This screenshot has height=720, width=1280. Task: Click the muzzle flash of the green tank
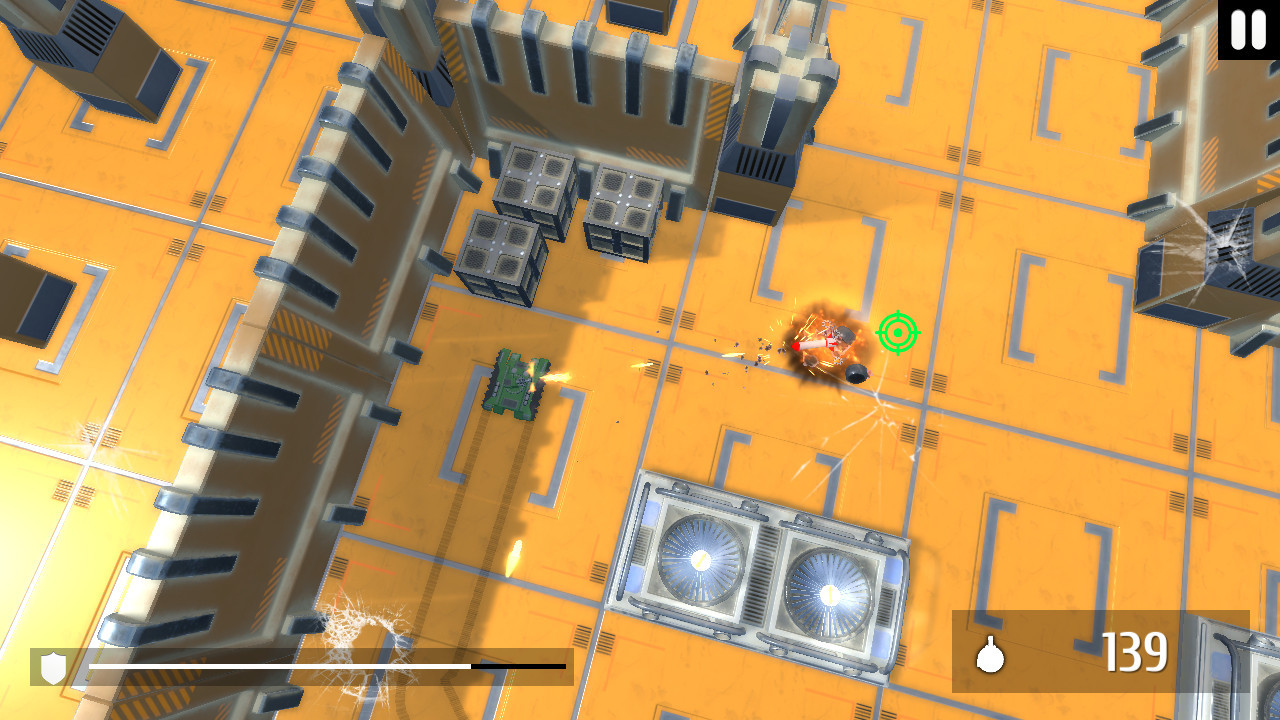[x=557, y=378]
